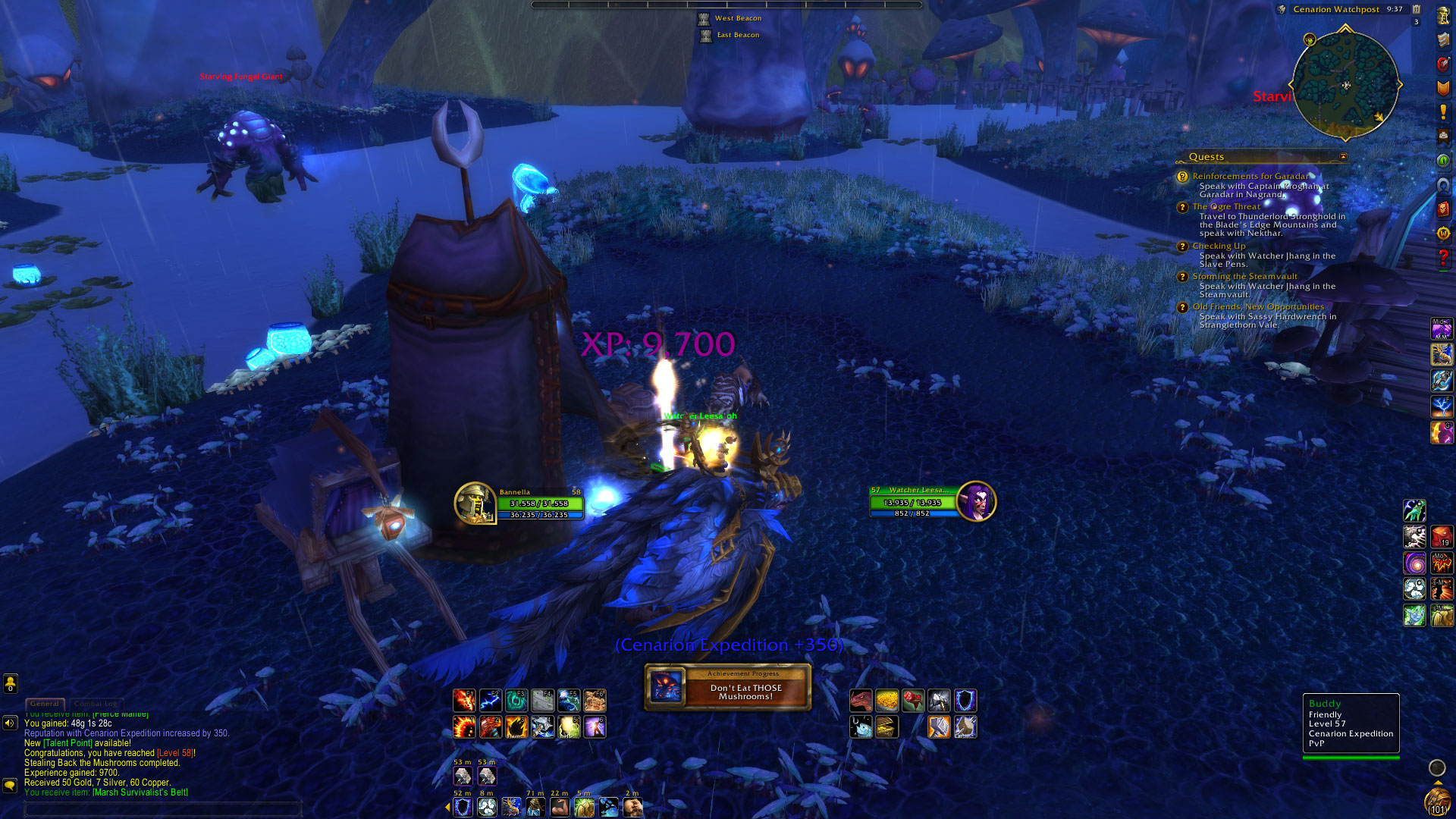Activate the gold coin pile action slot
The width and height of the screenshot is (1456, 819).
pos(887,700)
